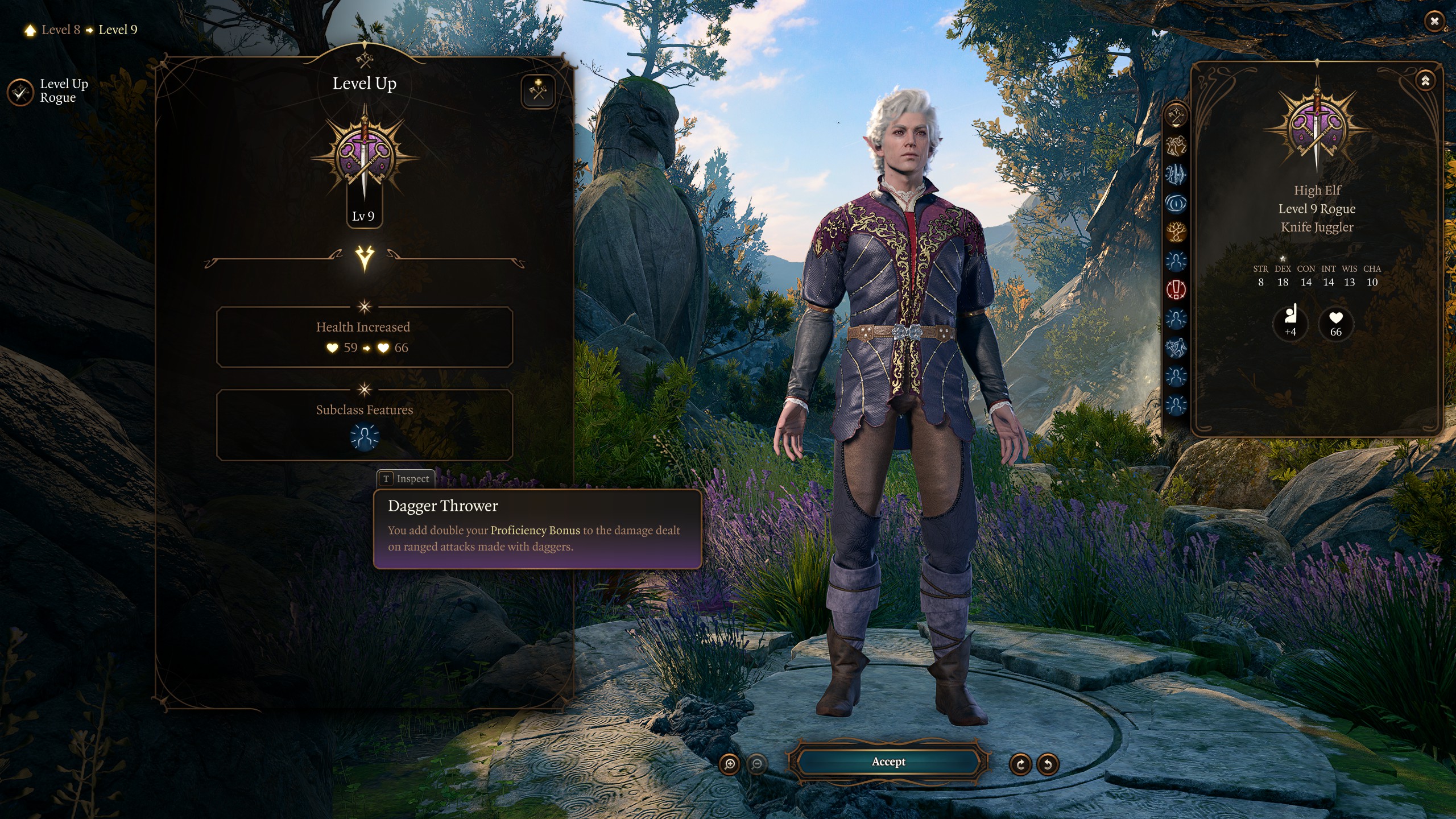Open the multiclass button with crossed axes
Viewport: 1456px width, 819px height.
pos(538,91)
